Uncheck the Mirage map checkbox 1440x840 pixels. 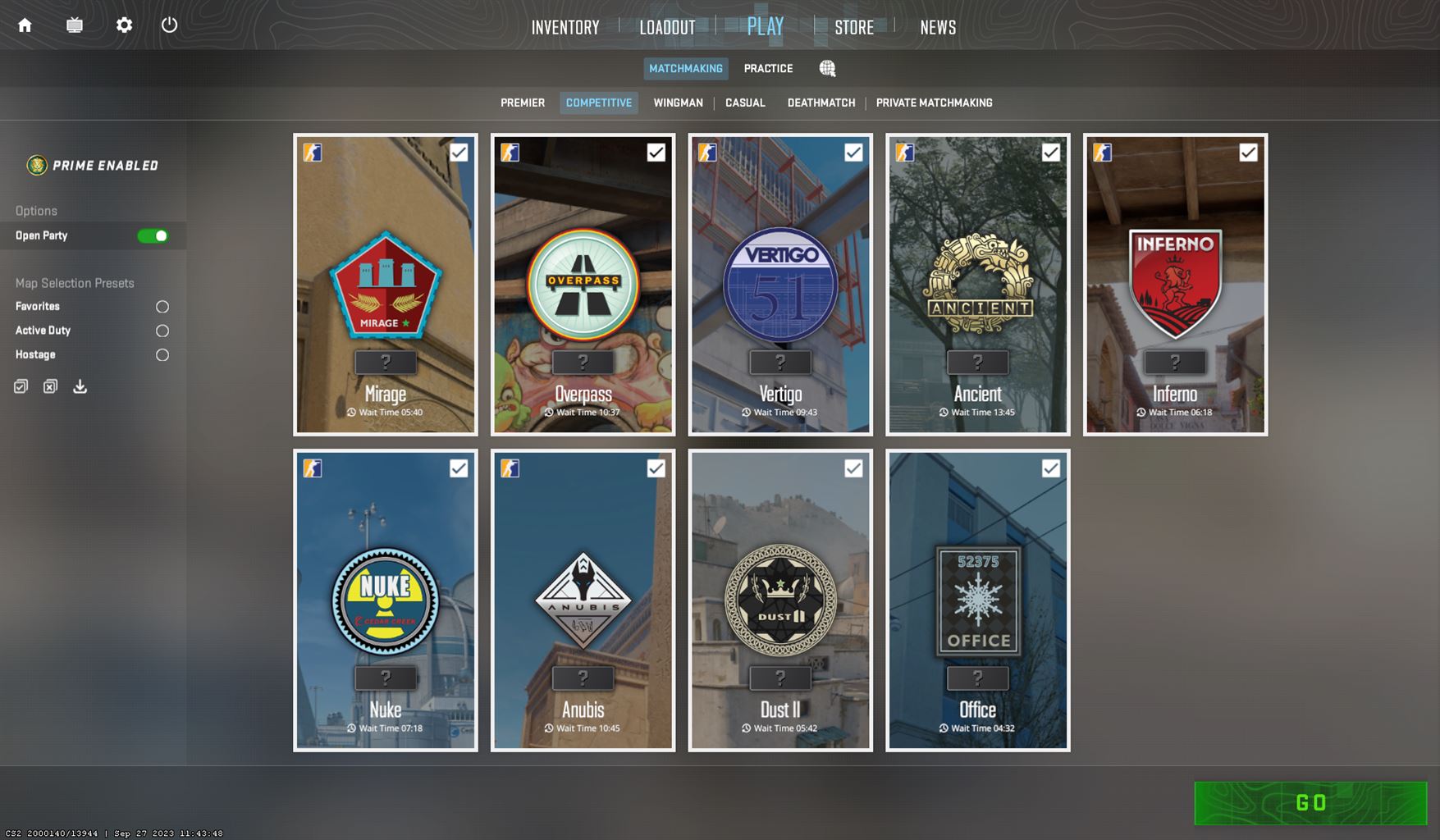(x=459, y=152)
